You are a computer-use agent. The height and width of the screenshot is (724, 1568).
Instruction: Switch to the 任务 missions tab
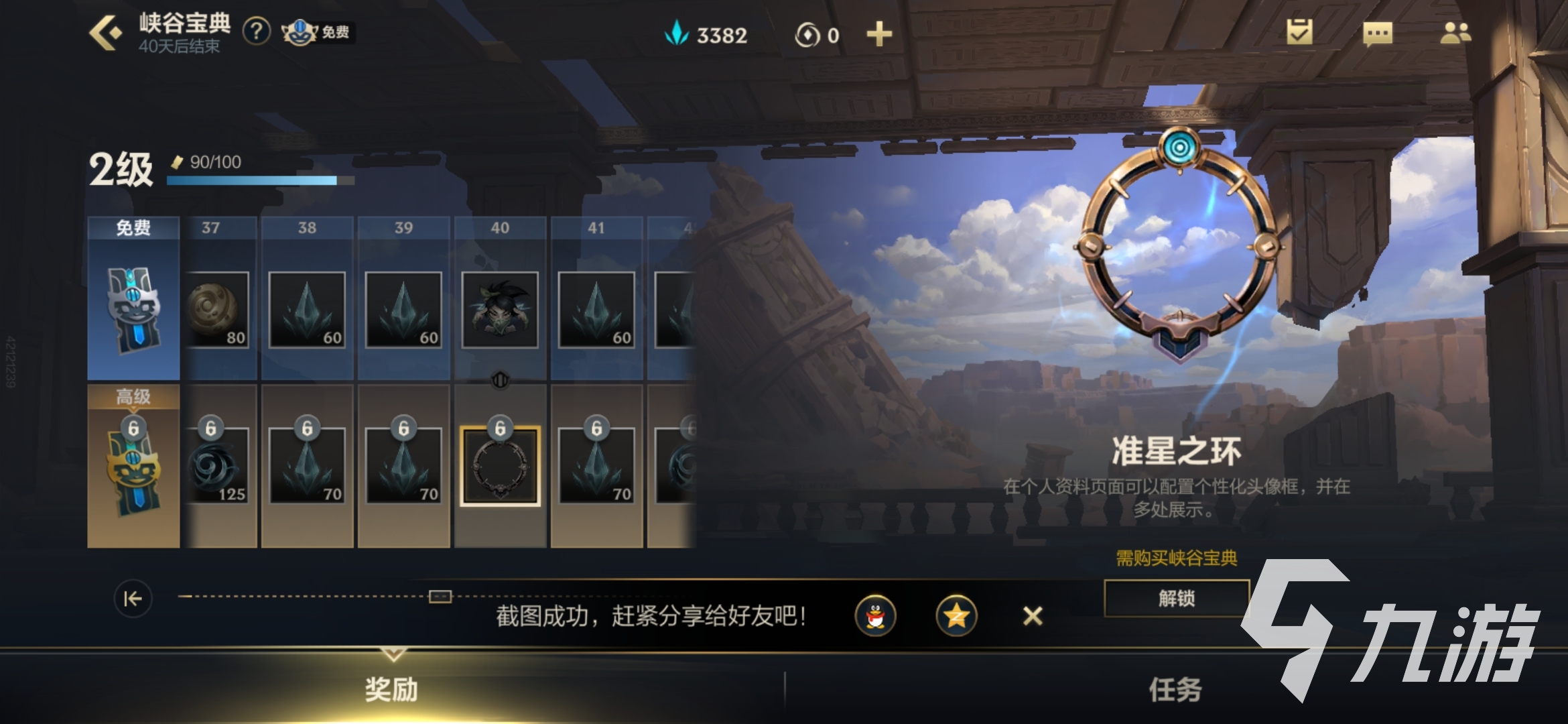point(1175,689)
